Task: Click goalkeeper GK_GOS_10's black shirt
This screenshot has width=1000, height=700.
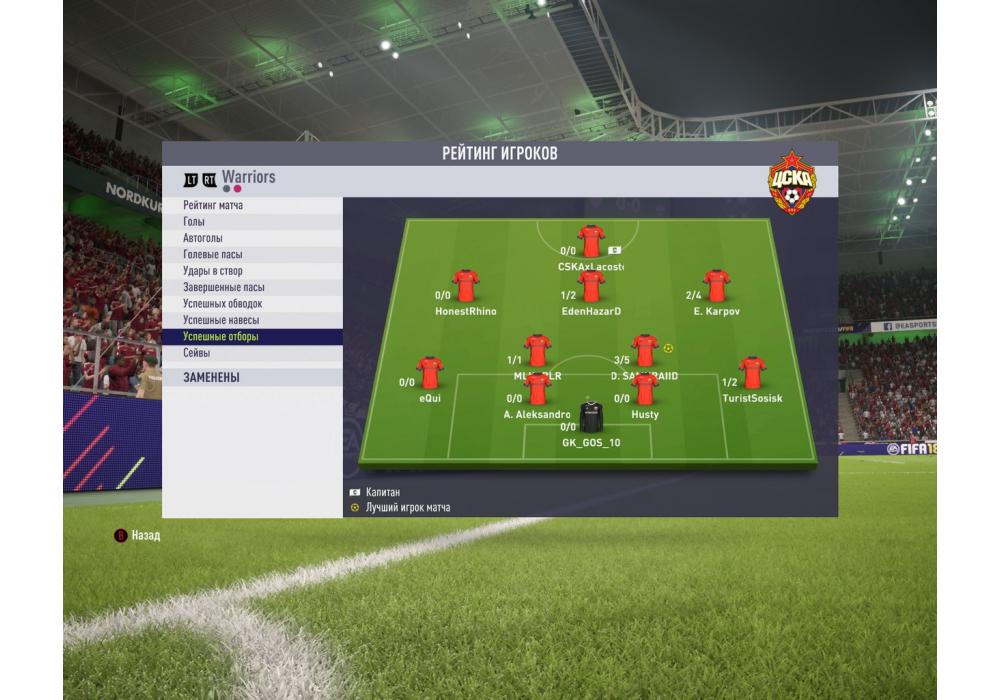Action: click(591, 416)
